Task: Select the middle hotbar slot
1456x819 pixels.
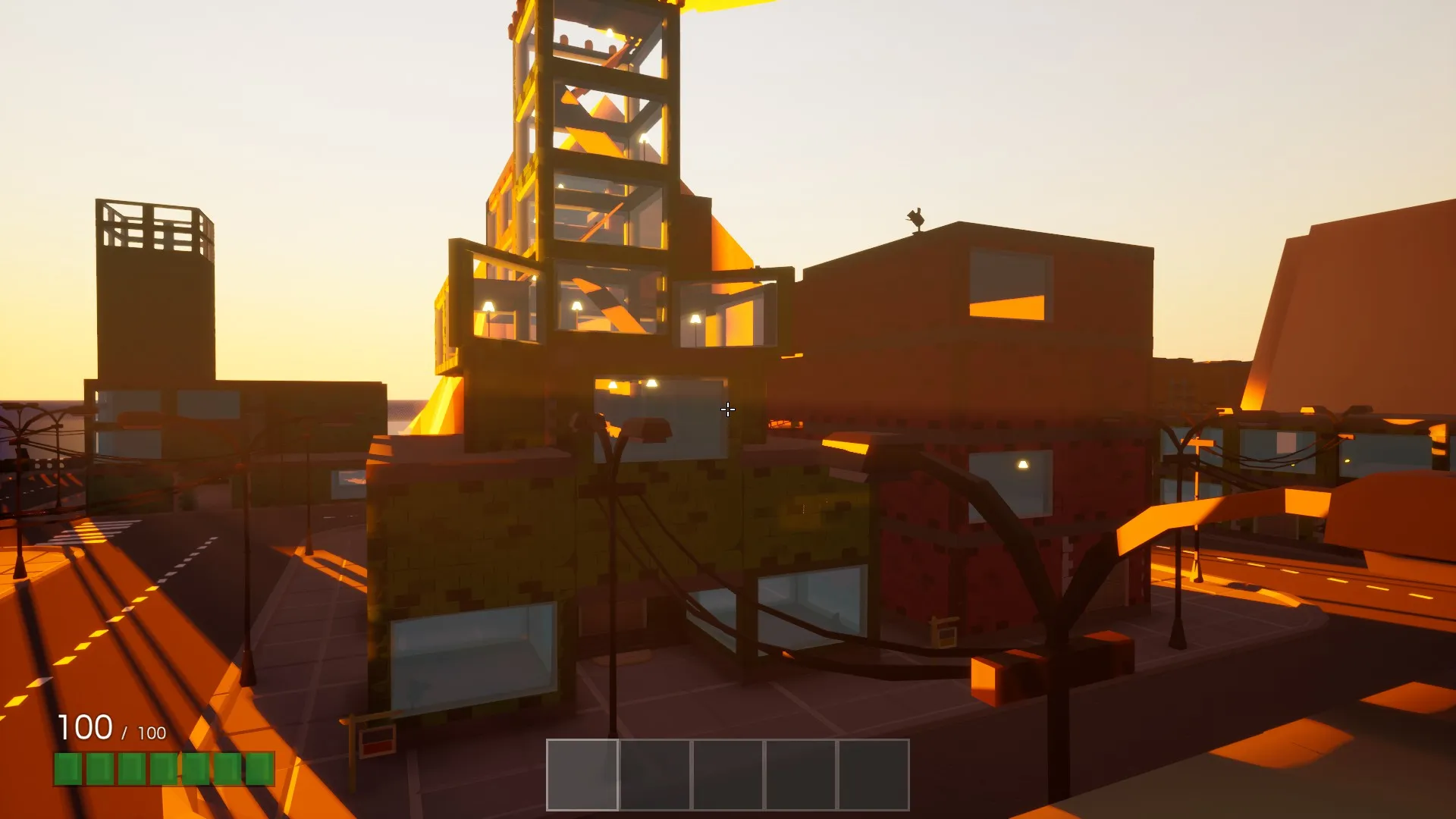Action: click(728, 774)
